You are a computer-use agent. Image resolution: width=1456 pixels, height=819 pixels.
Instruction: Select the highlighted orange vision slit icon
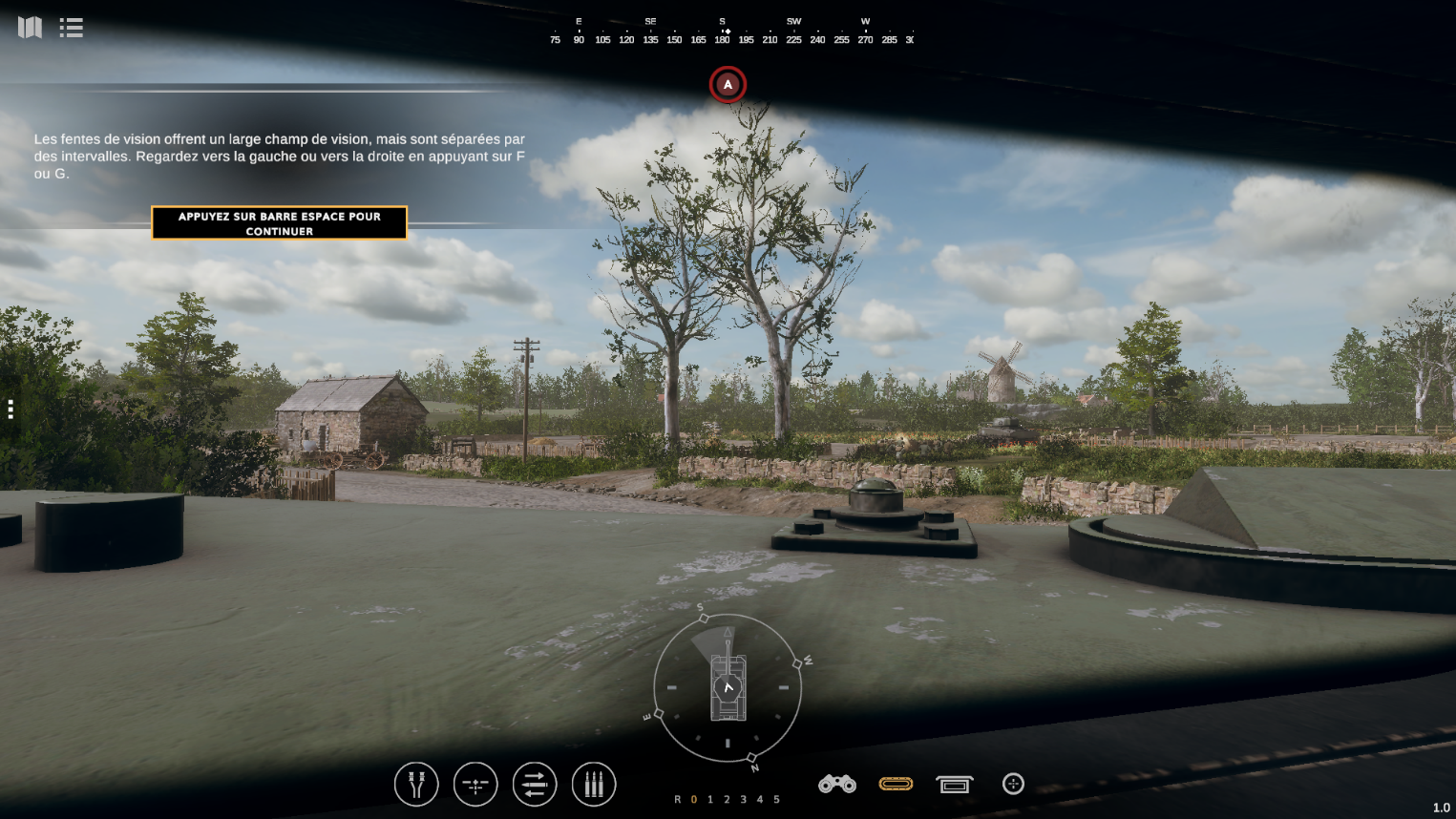(x=896, y=784)
